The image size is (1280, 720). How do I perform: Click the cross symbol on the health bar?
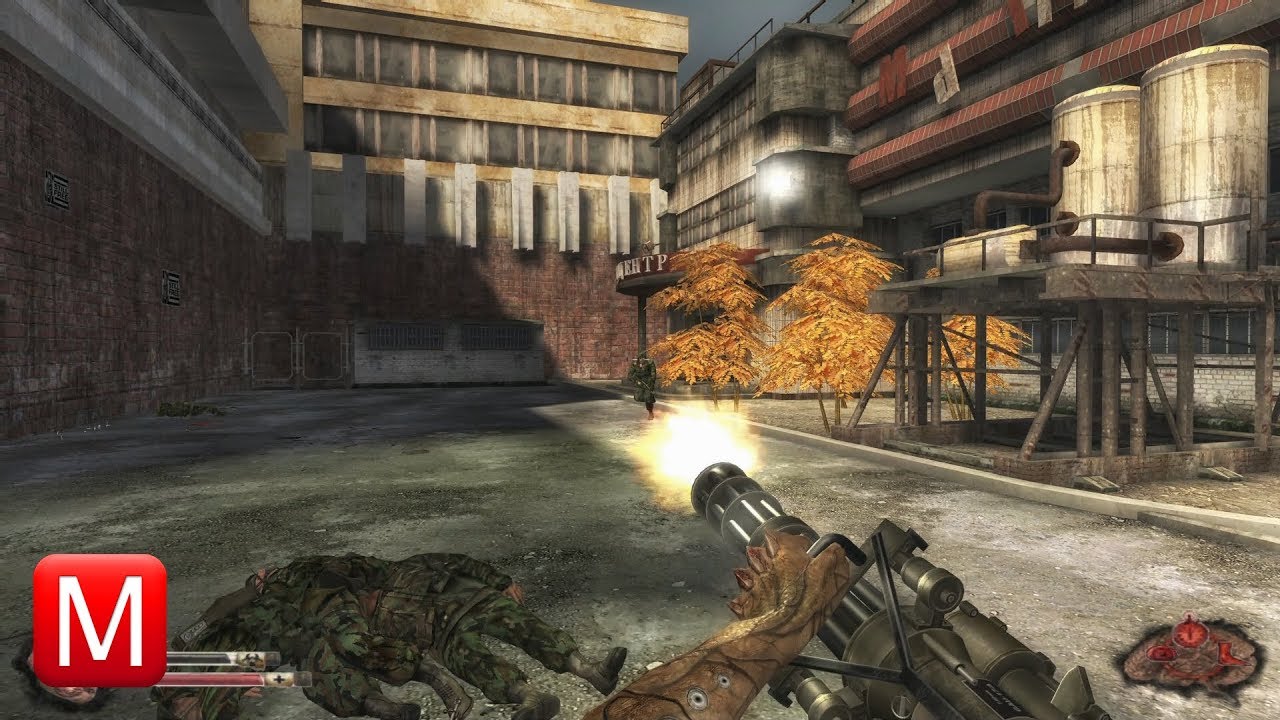click(279, 679)
